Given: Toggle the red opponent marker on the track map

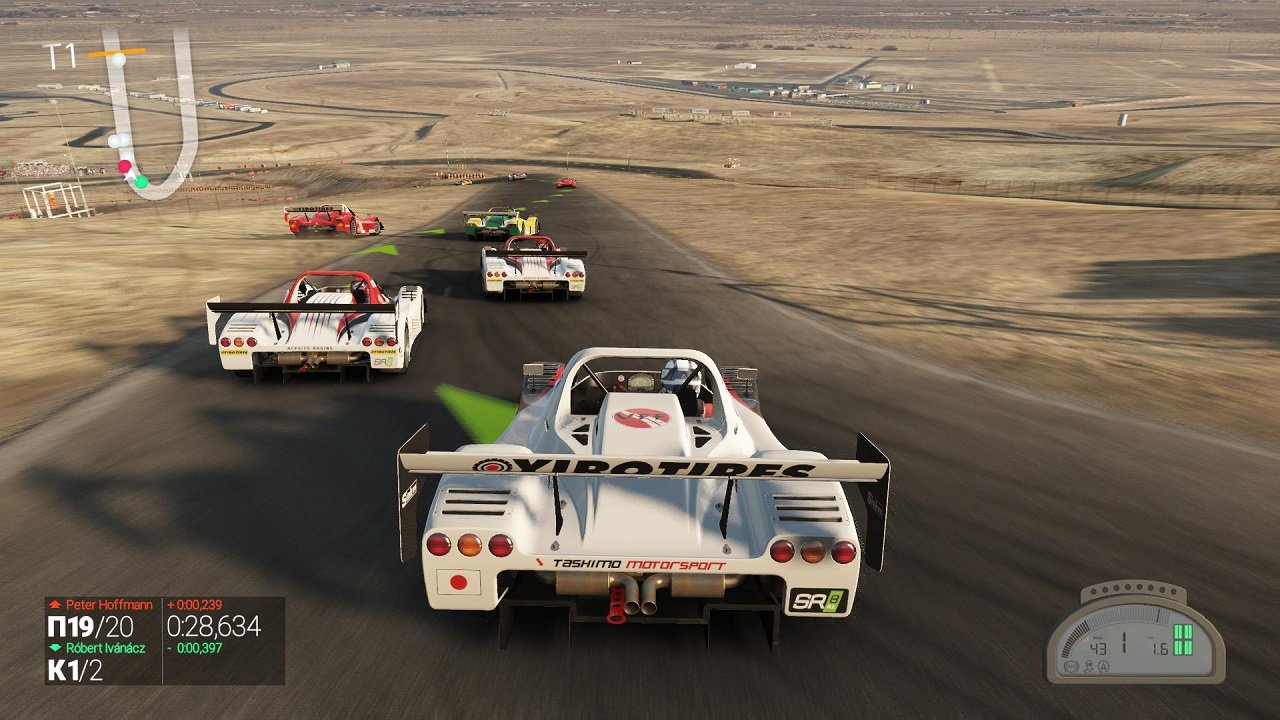Looking at the screenshot, I should click(x=125, y=166).
